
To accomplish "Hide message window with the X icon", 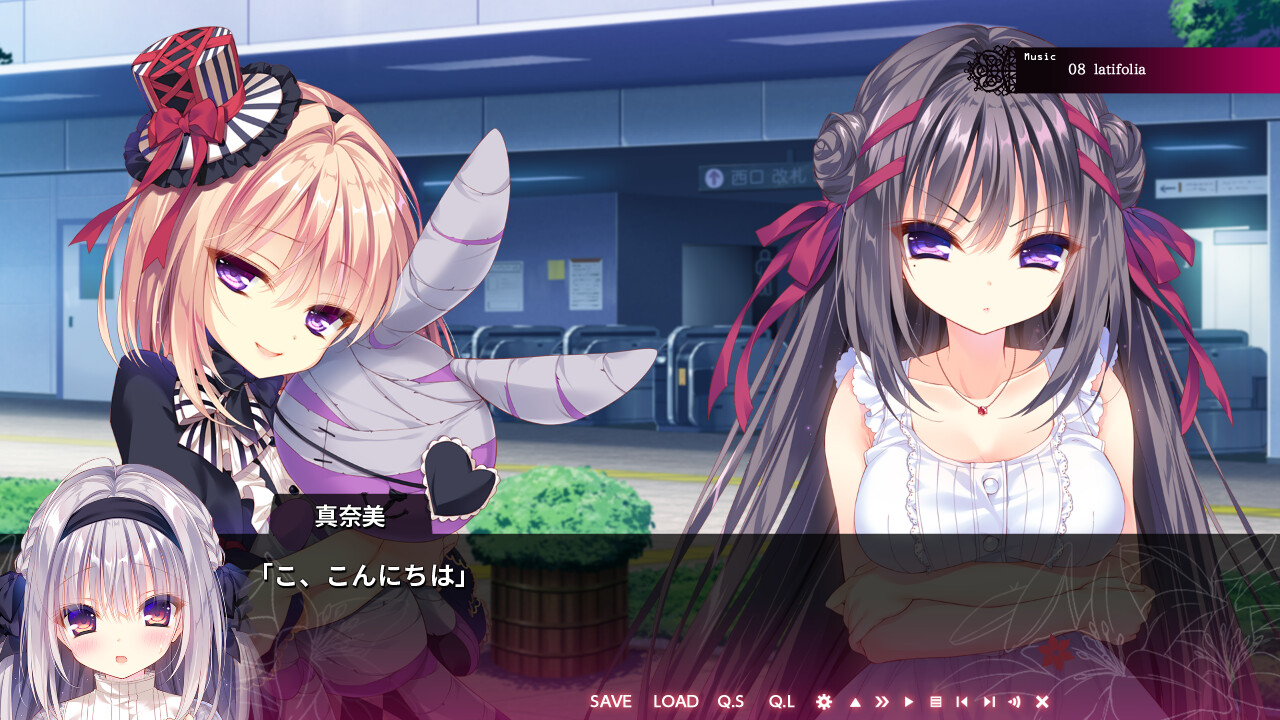I will click(1041, 701).
